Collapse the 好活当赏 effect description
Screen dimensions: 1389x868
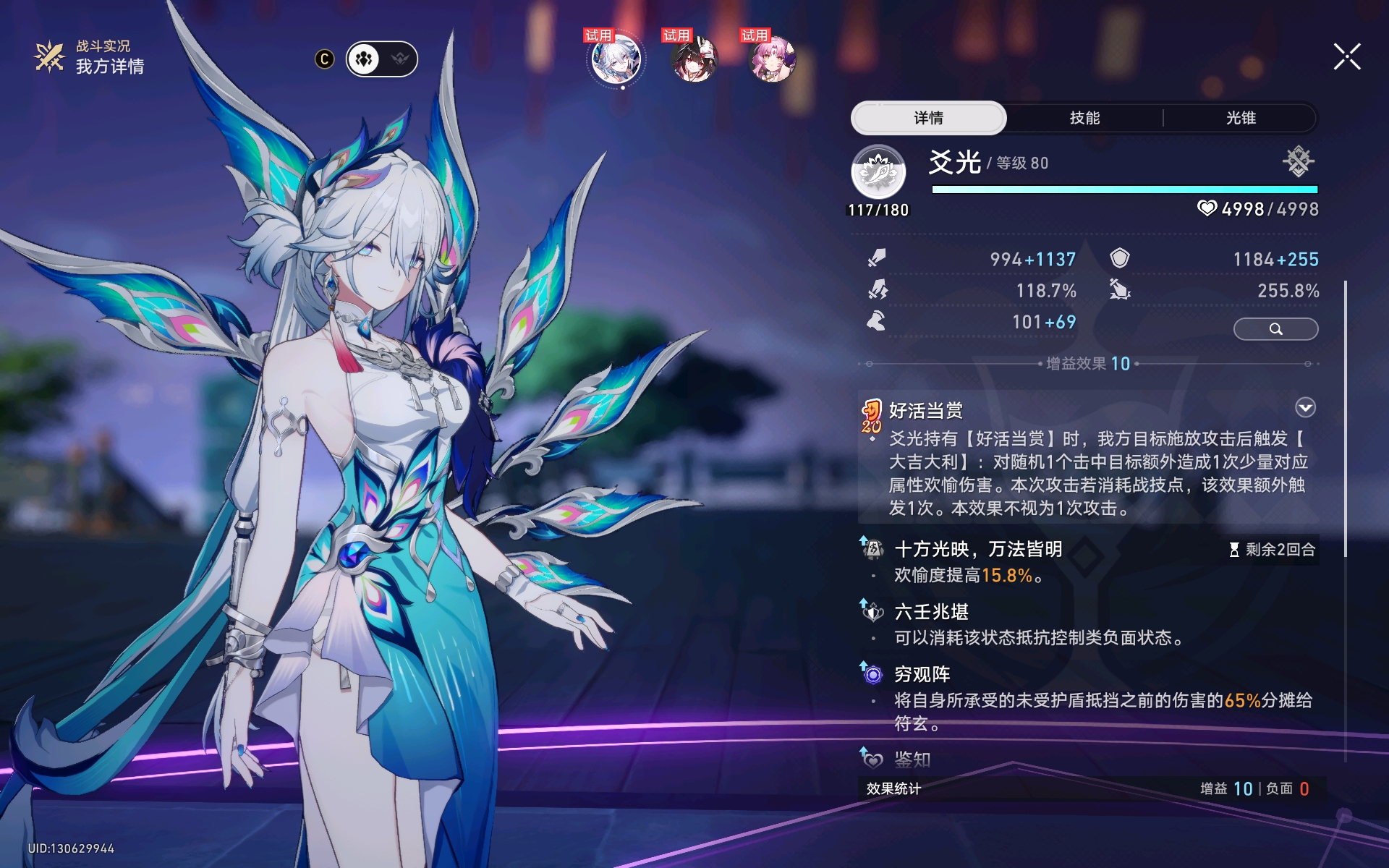click(x=1305, y=408)
